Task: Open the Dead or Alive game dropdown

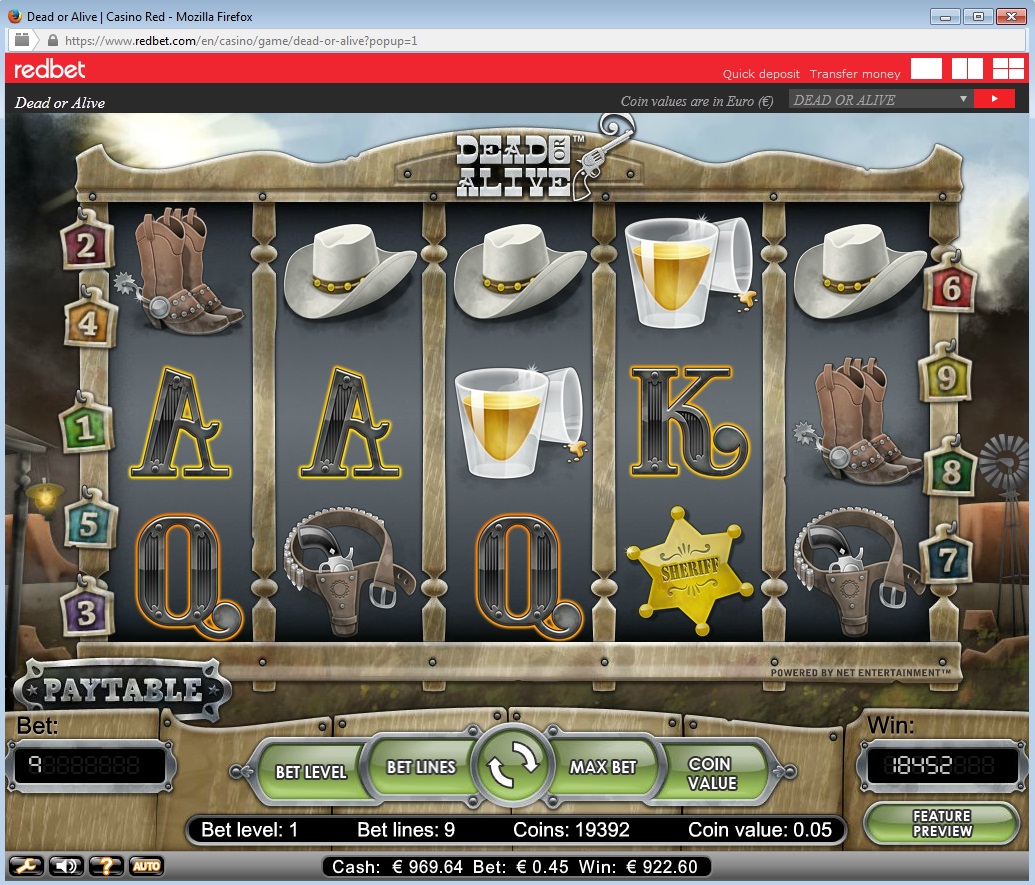Action: point(880,99)
